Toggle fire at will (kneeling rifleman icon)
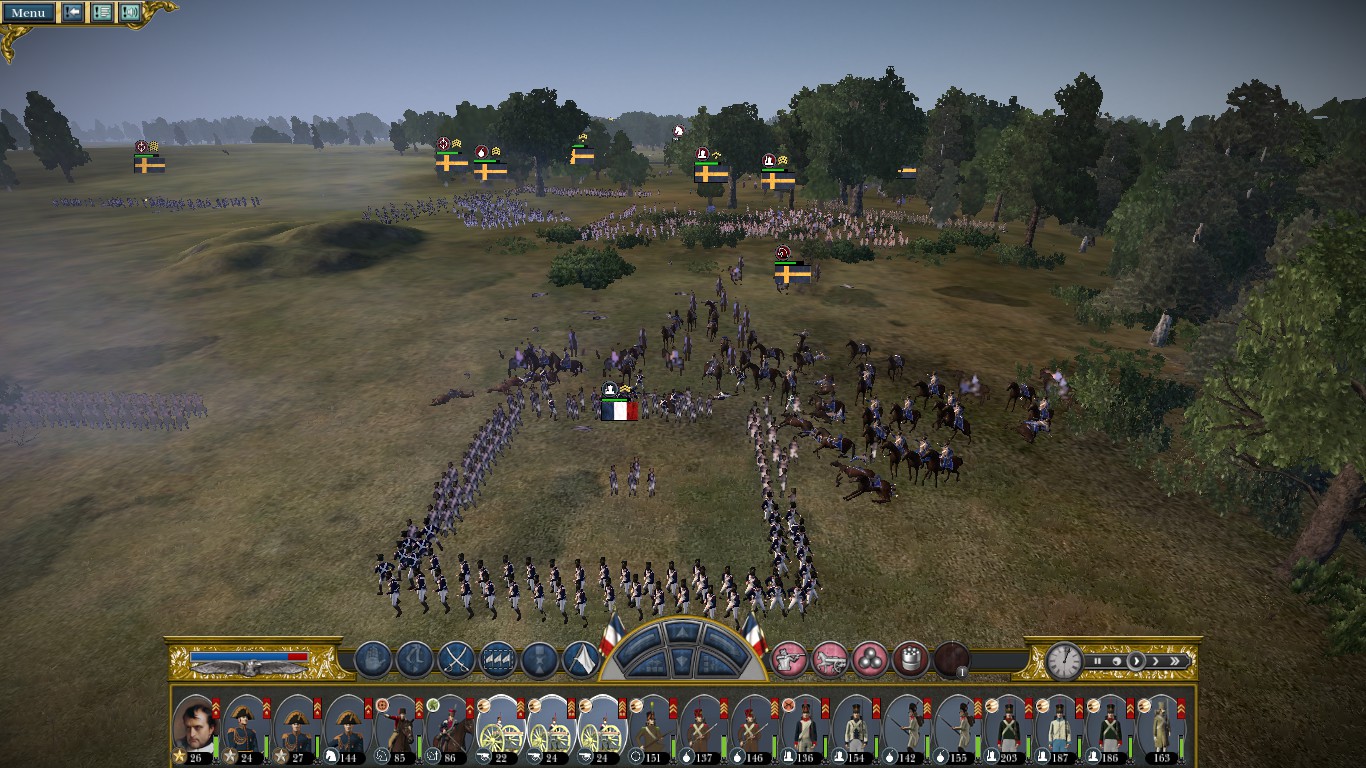1366x768 pixels. pos(789,659)
